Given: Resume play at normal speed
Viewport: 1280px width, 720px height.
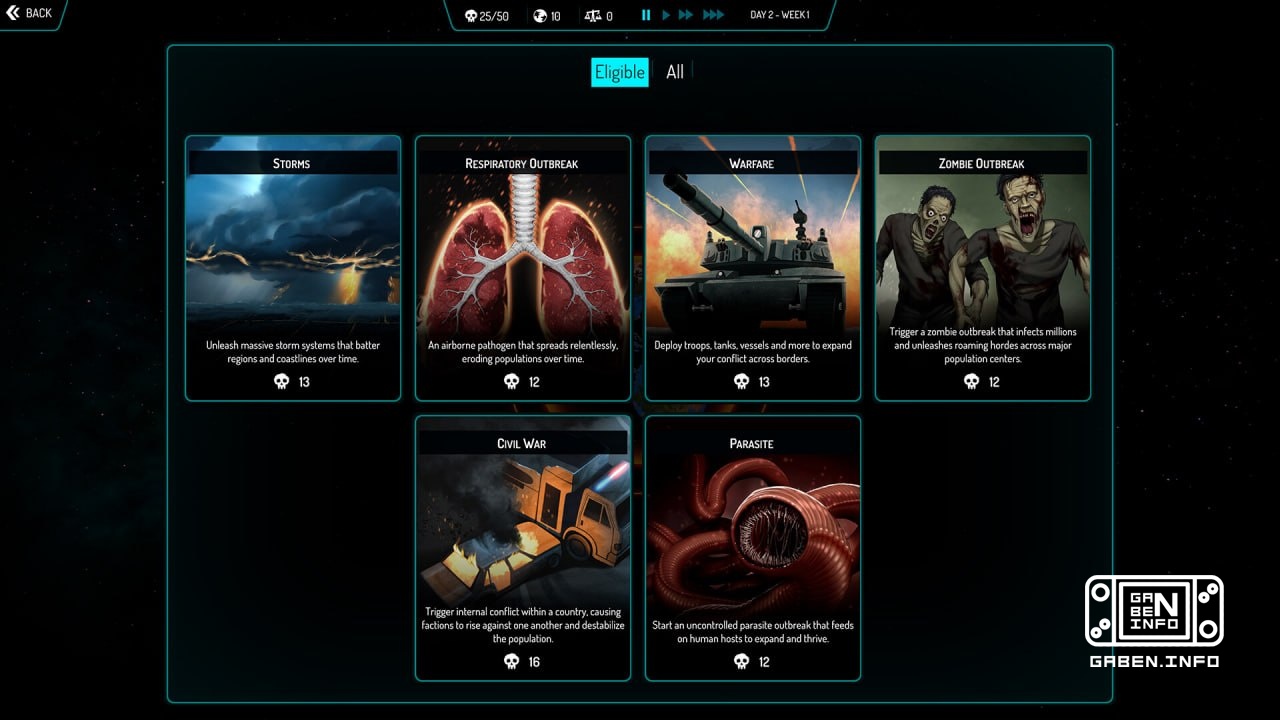Looking at the screenshot, I should point(666,15).
